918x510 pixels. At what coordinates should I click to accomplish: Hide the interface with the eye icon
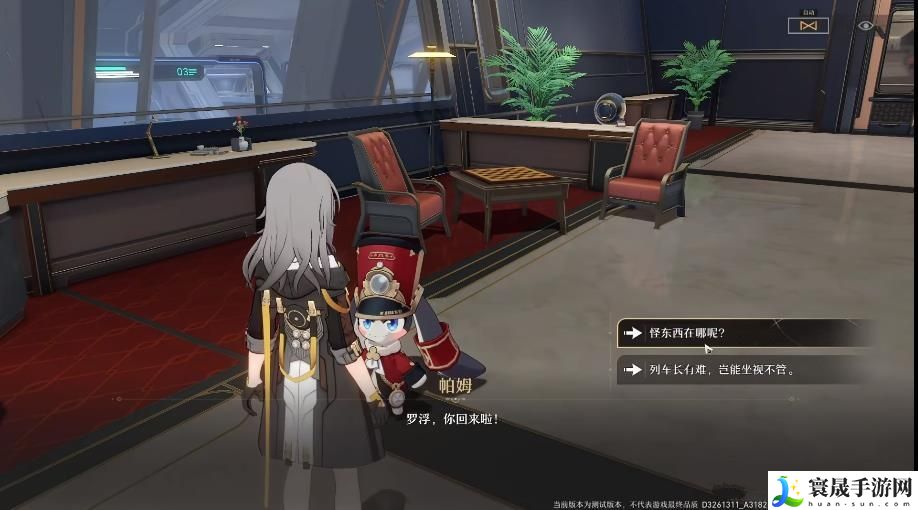(x=866, y=26)
